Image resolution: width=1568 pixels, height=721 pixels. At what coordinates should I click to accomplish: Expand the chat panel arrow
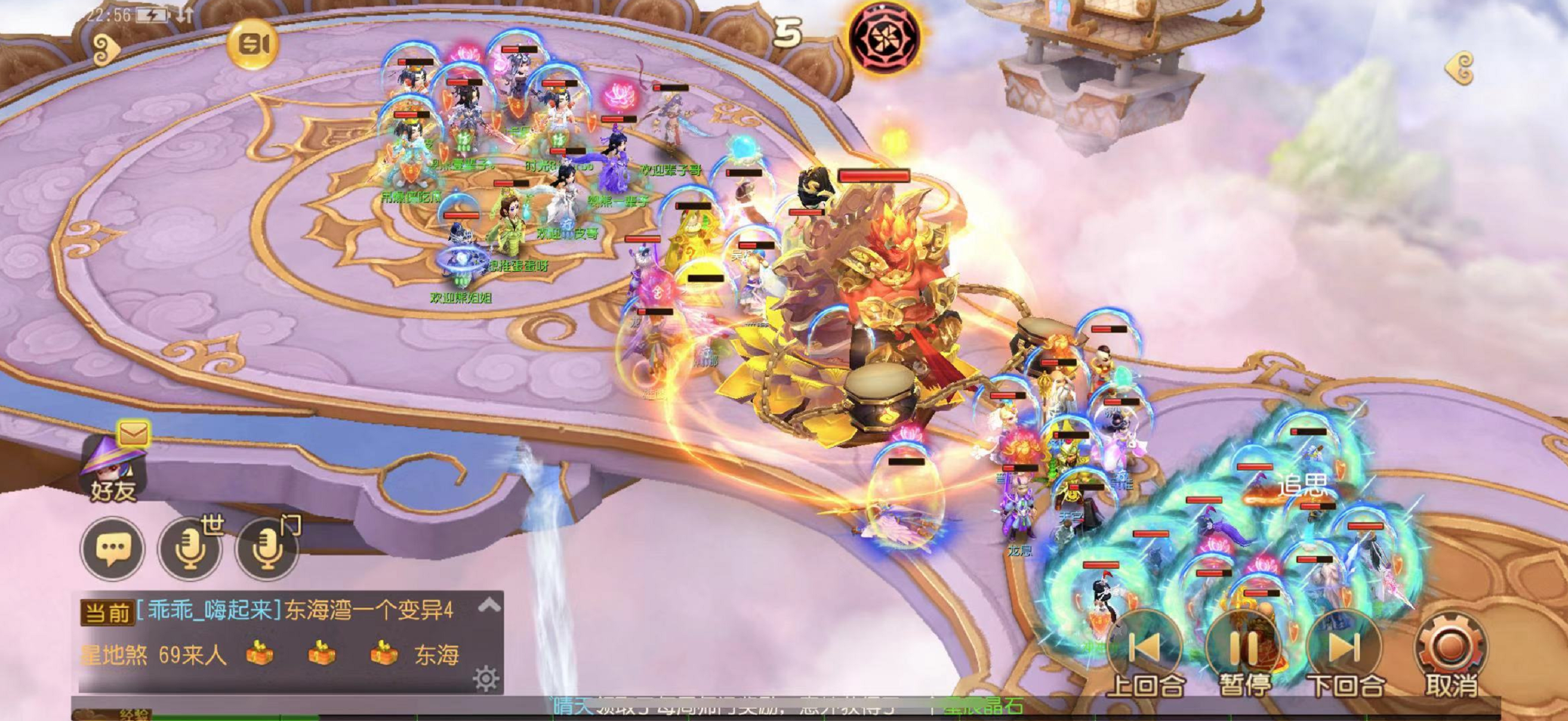[490, 605]
